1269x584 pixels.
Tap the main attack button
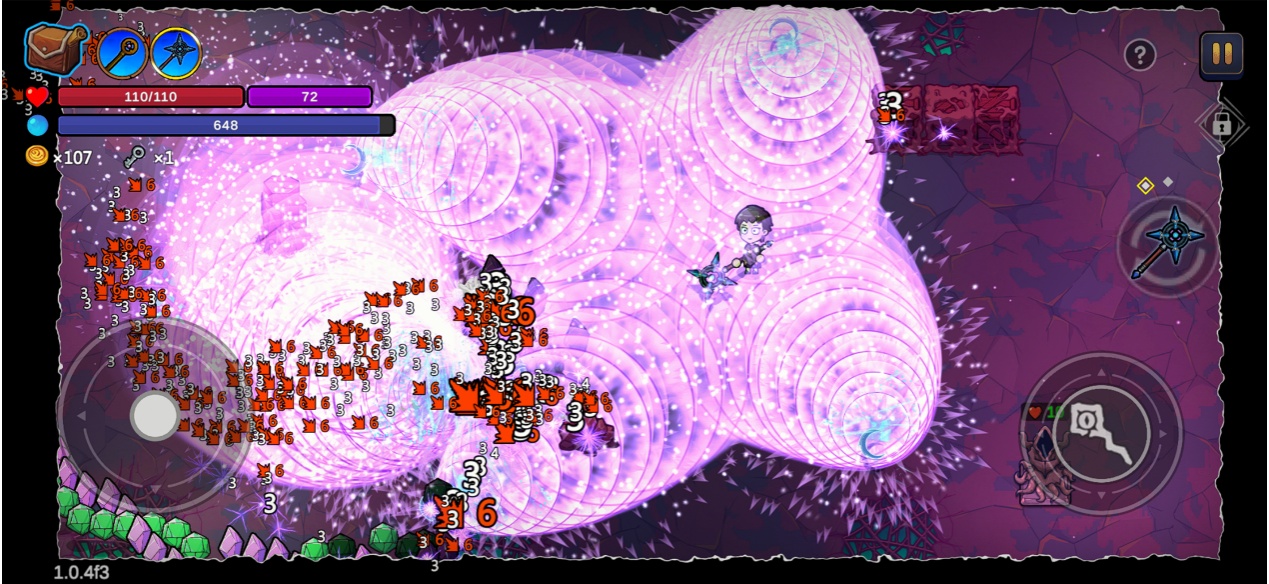tap(1101, 433)
